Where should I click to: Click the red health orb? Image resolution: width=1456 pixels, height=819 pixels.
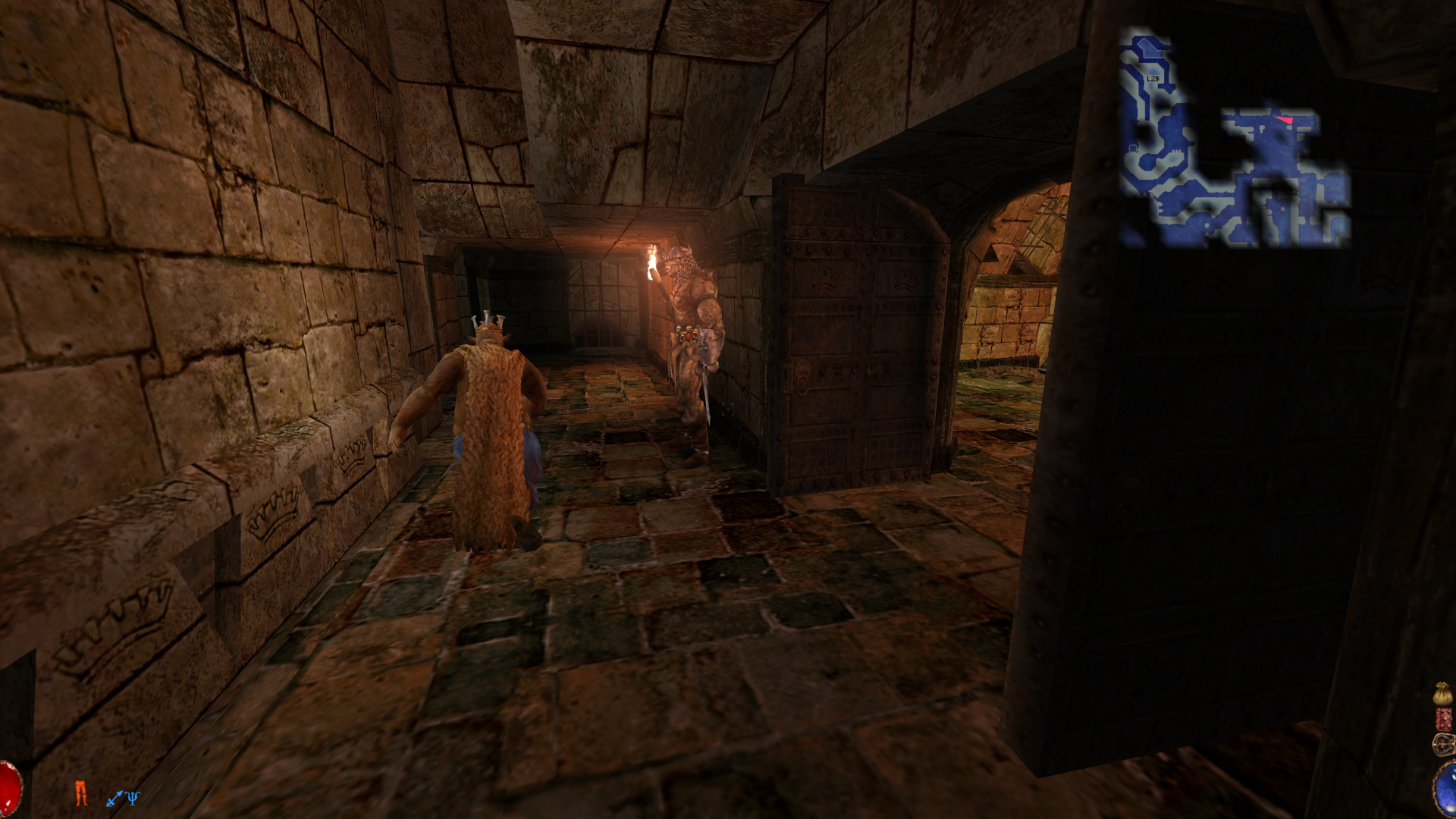(8, 792)
